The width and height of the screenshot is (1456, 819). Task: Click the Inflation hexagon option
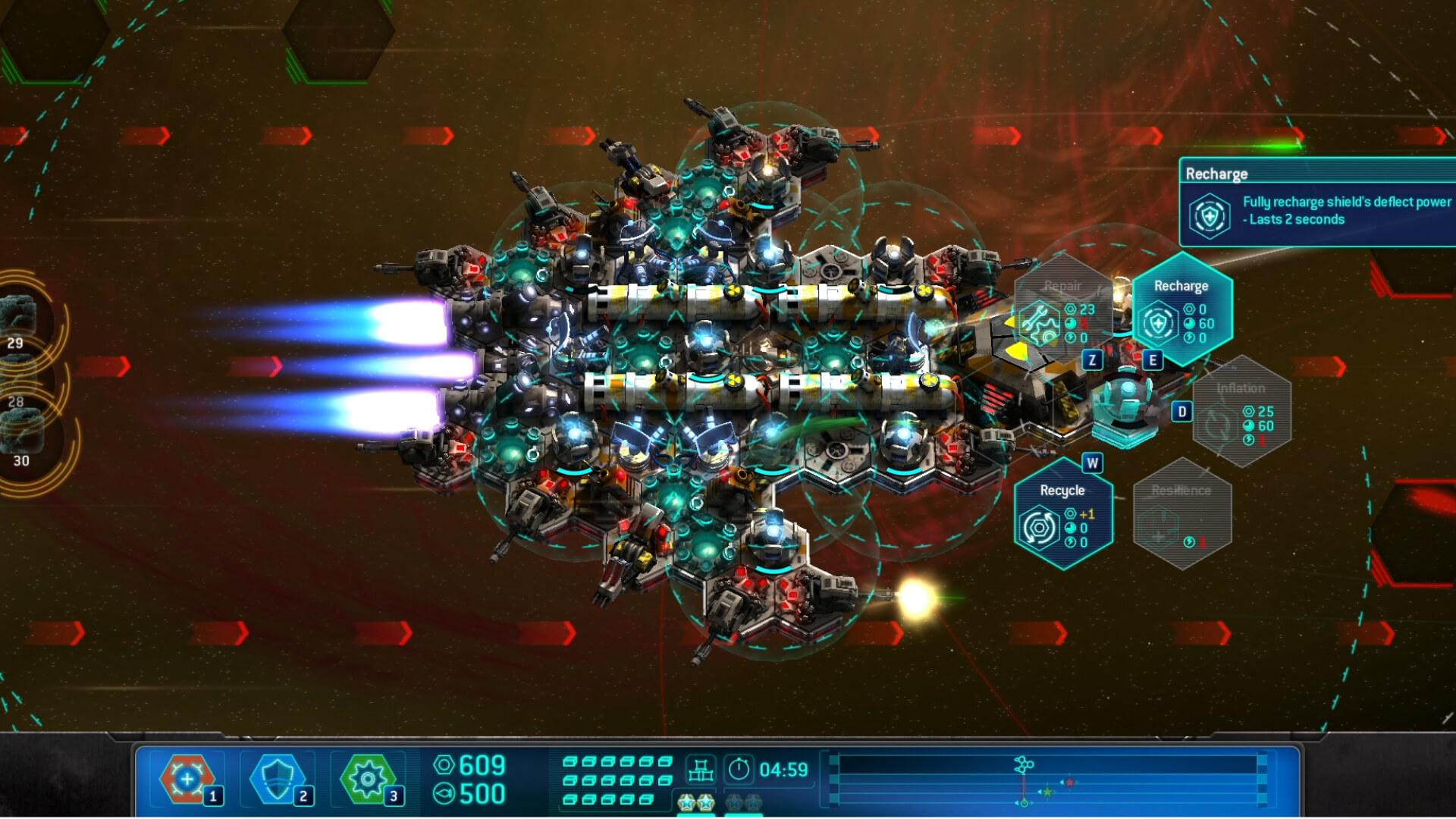point(1241,412)
